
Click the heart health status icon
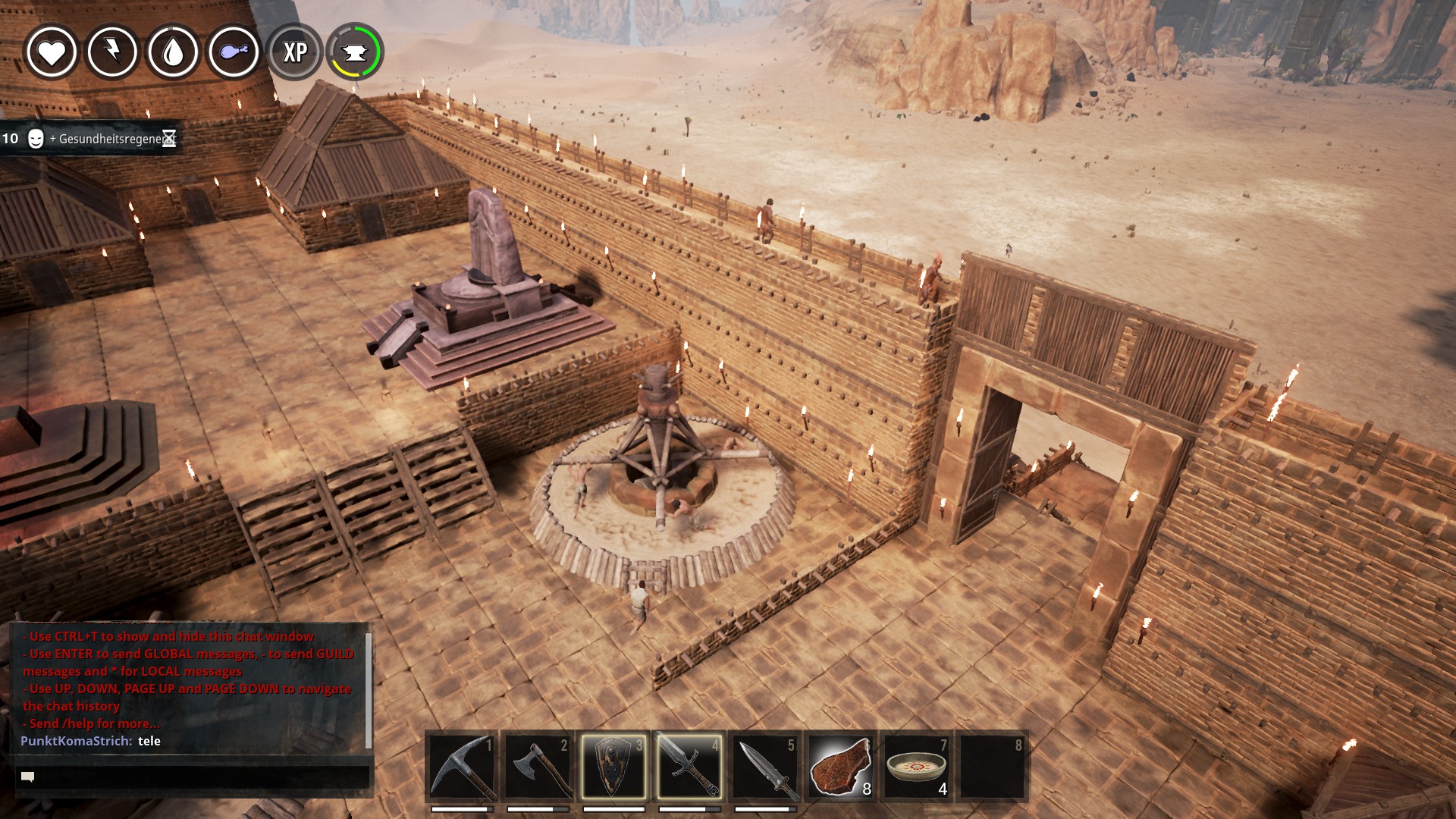click(x=52, y=52)
